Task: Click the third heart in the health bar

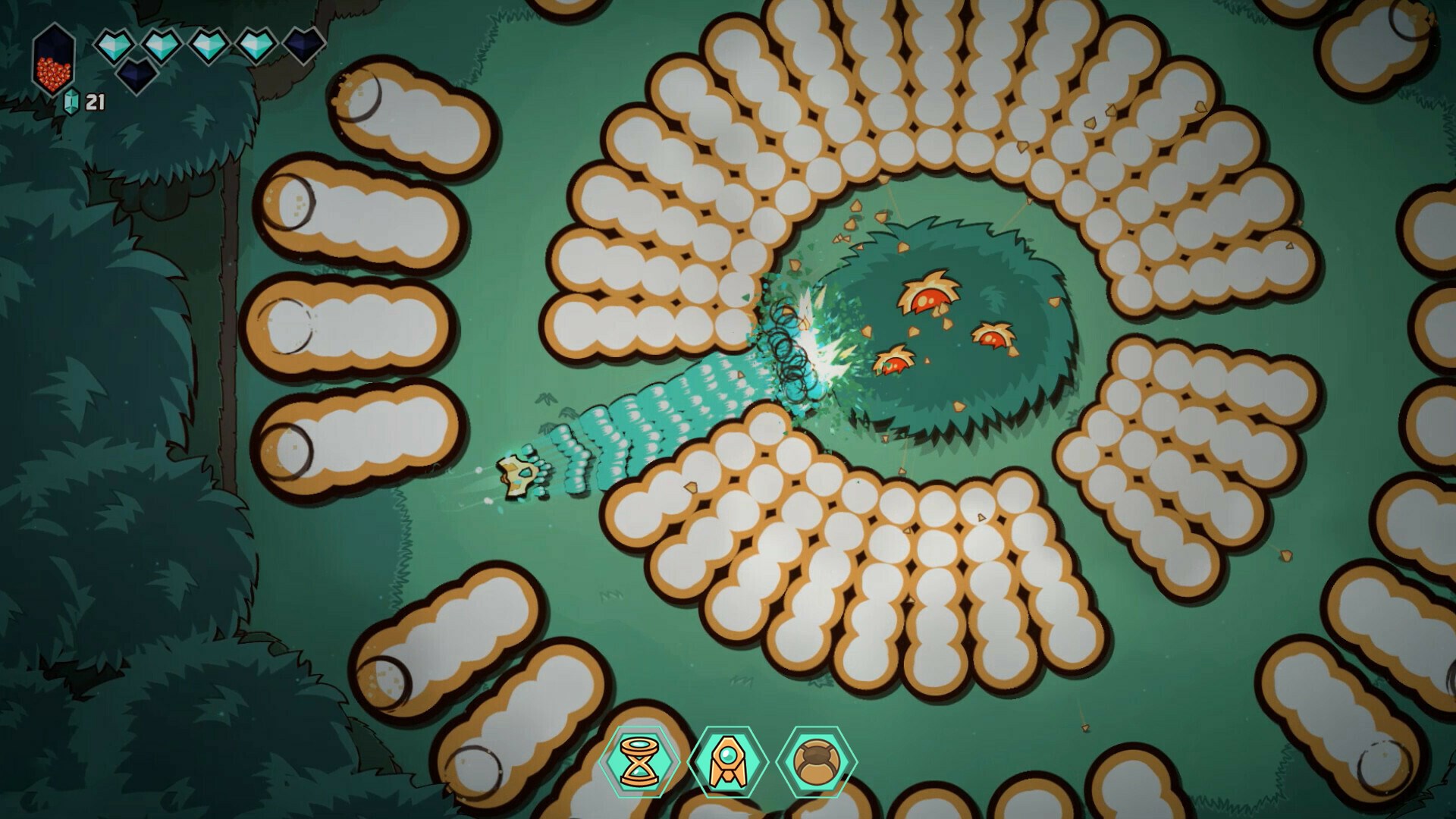Action: [209, 45]
